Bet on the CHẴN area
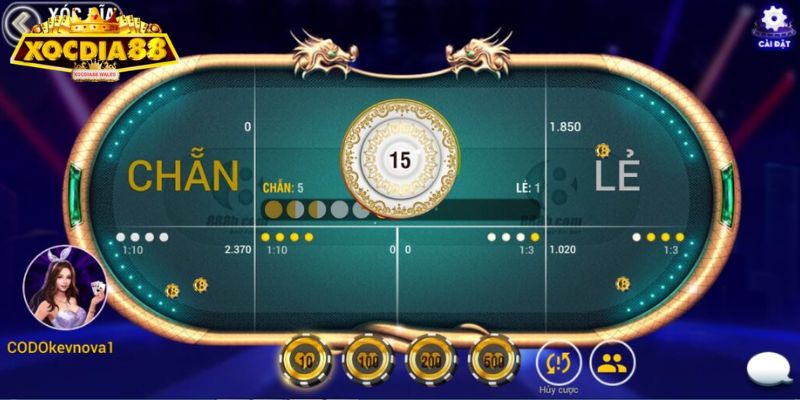The image size is (800, 400). coord(183,177)
